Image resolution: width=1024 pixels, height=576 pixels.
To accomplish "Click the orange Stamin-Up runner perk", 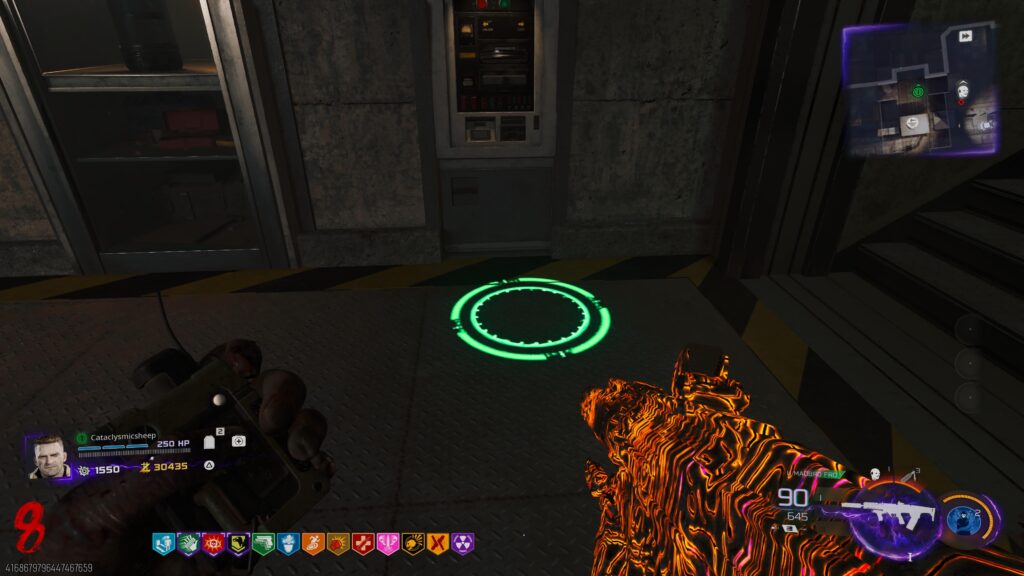I will pos(313,543).
